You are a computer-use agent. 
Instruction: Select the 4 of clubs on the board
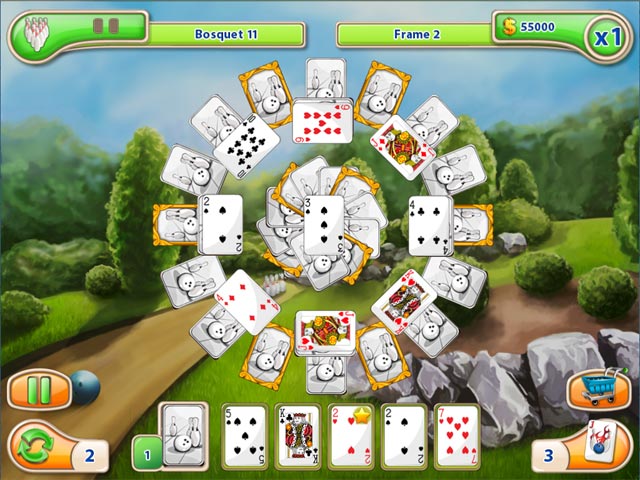click(430, 223)
